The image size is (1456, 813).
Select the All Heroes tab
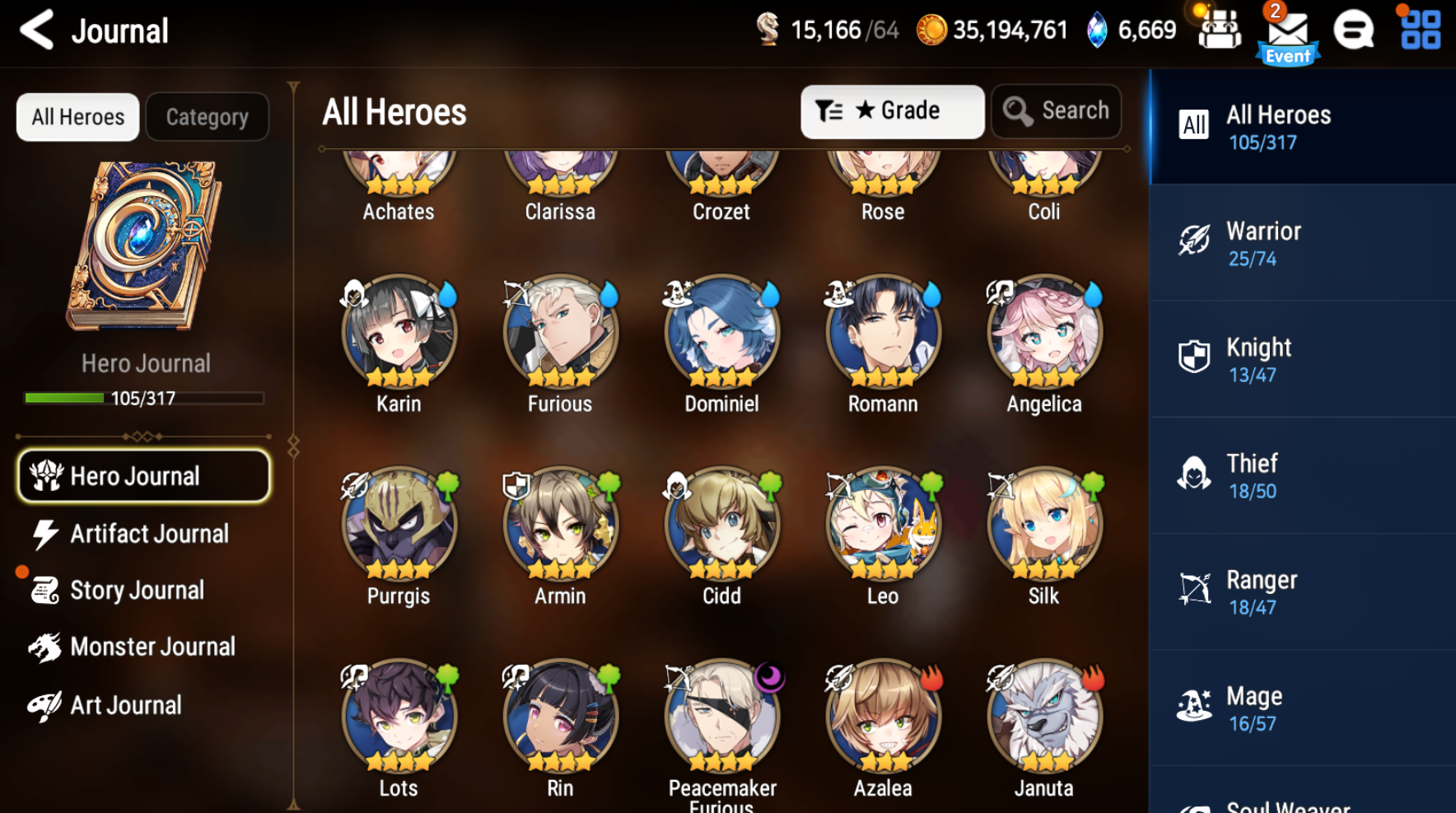(77, 116)
